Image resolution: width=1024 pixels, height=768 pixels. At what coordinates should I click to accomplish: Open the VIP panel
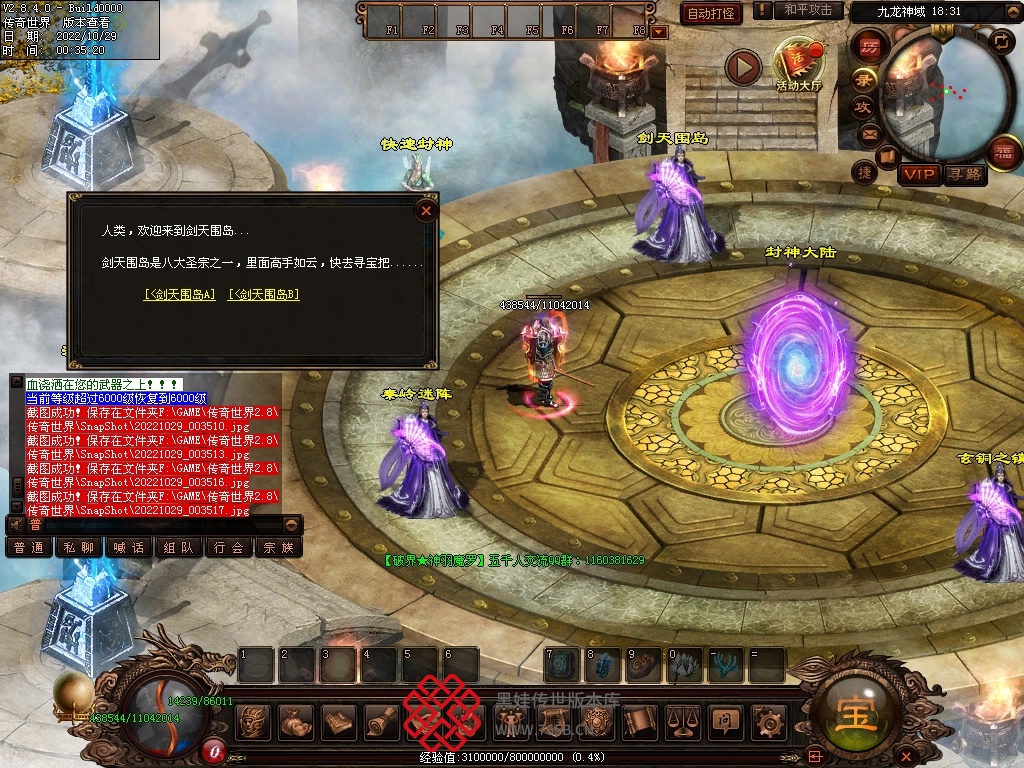918,174
